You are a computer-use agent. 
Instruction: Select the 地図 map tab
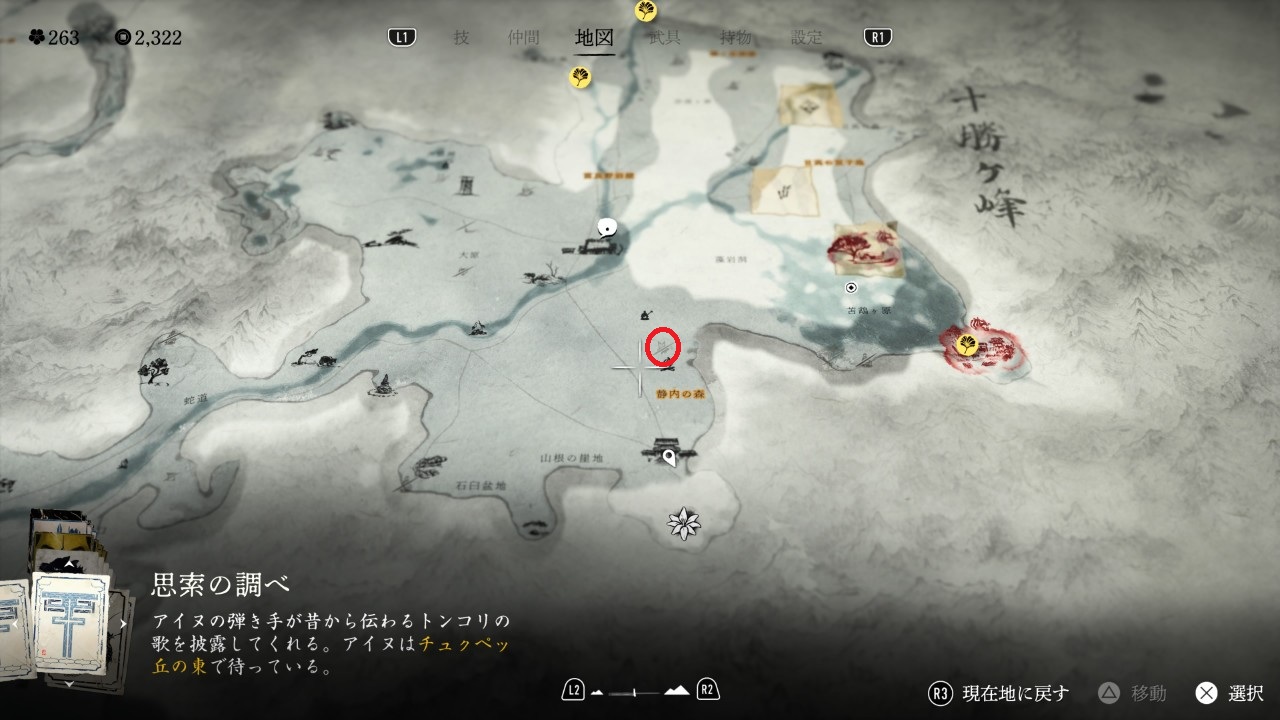tap(594, 38)
